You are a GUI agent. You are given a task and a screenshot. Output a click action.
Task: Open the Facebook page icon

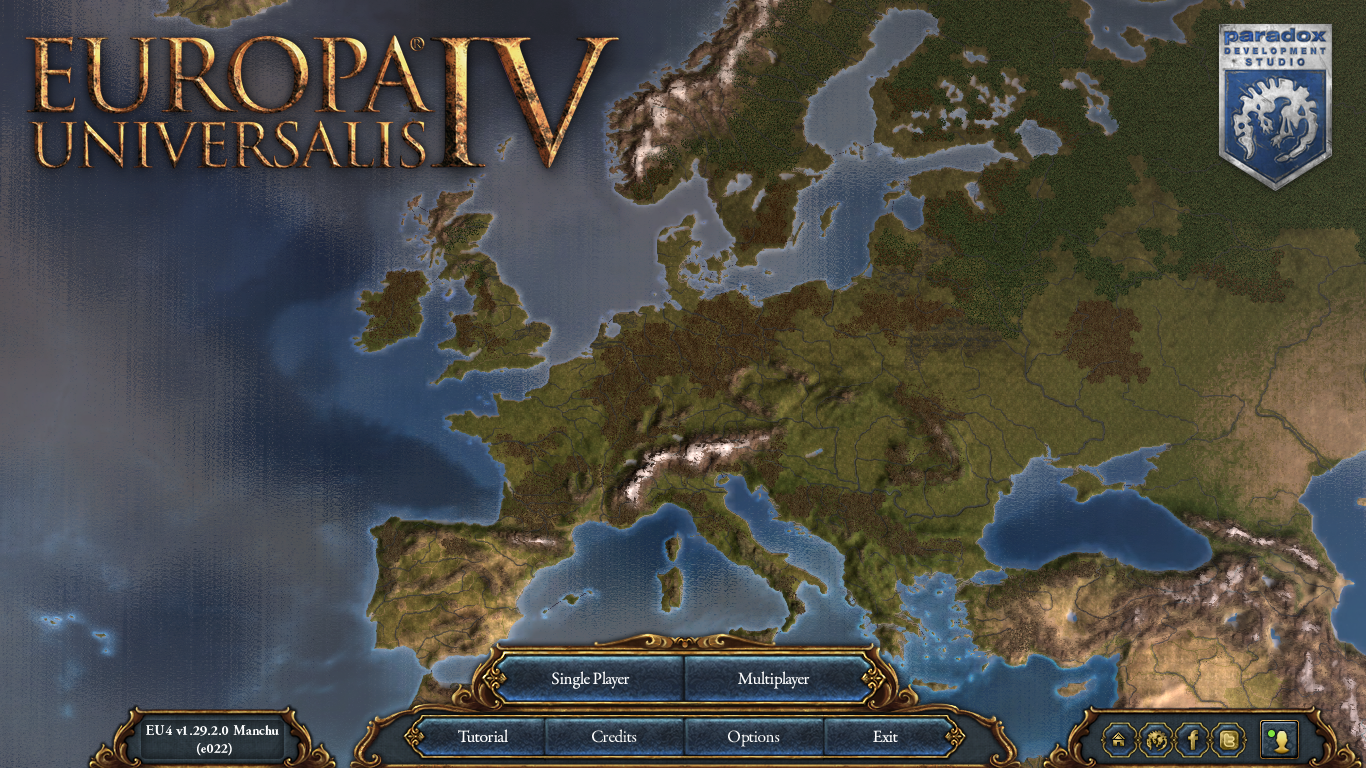pyautogui.click(x=1192, y=740)
